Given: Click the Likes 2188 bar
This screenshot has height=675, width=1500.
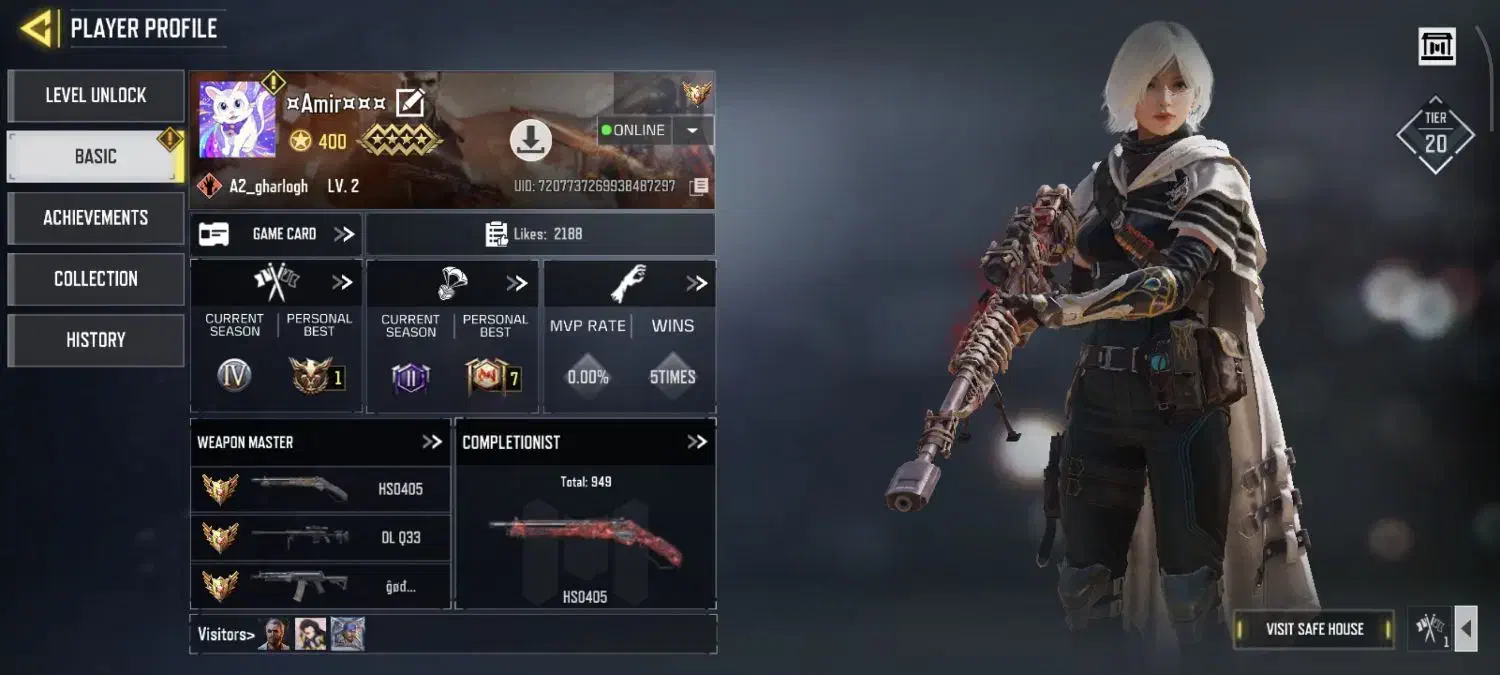Looking at the screenshot, I should (540, 234).
